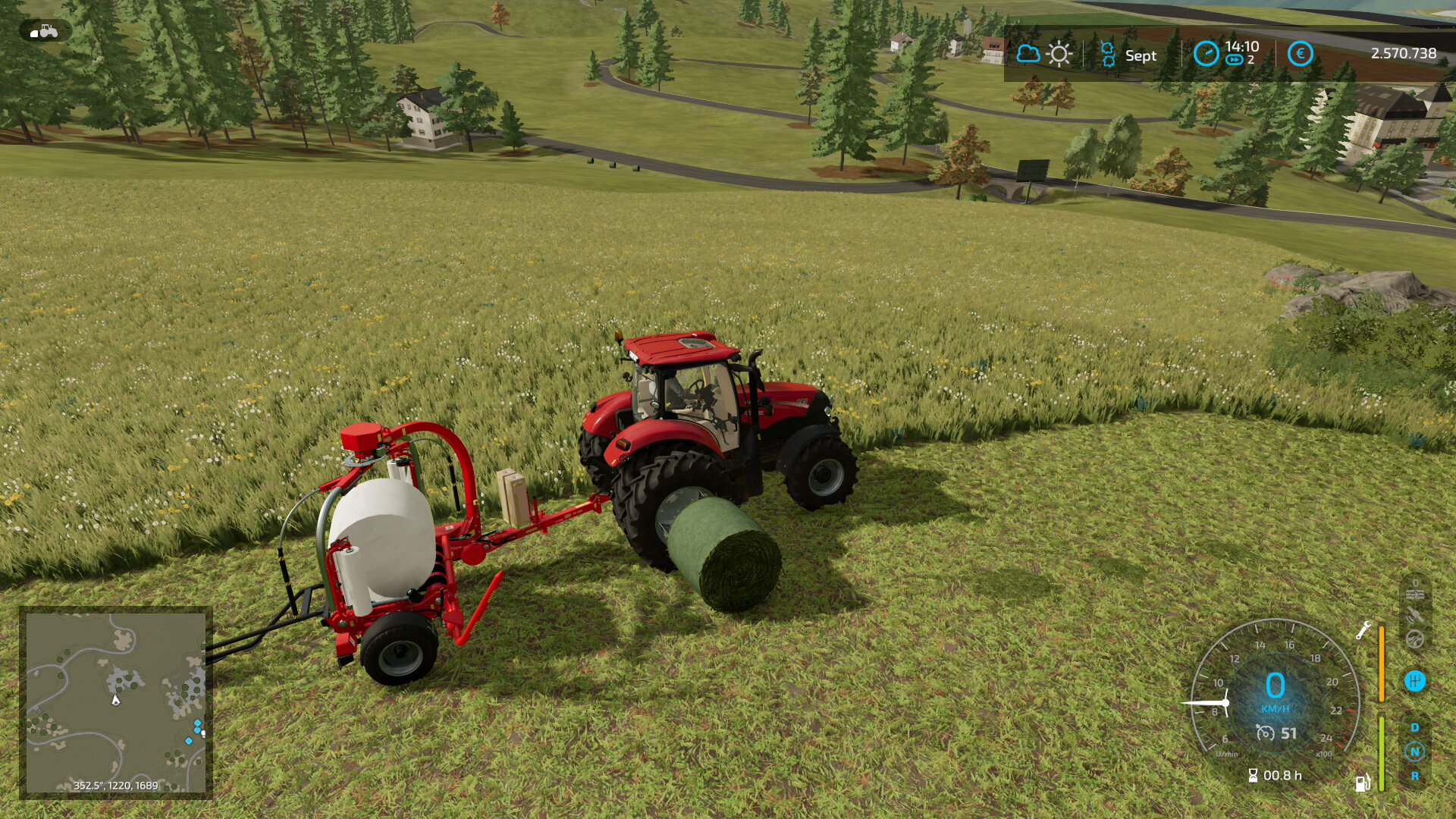
Task: Select the euro money icon
Action: click(1300, 54)
